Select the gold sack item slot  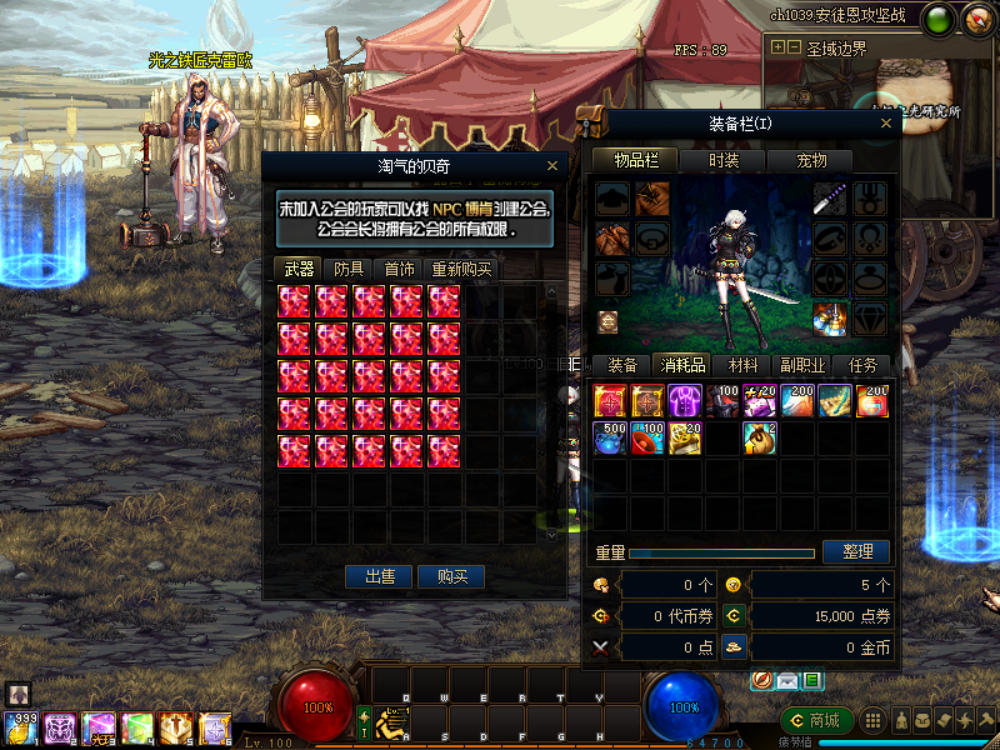click(x=761, y=438)
